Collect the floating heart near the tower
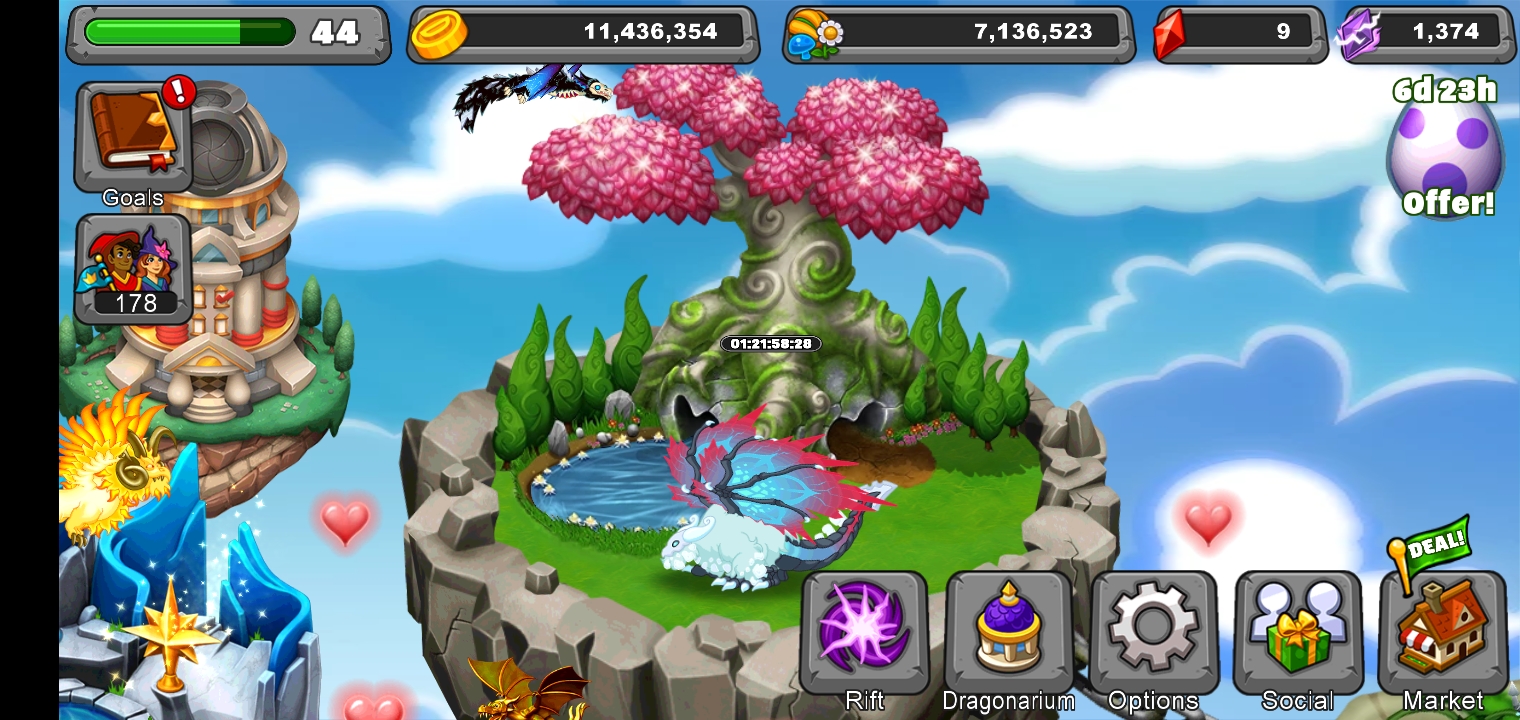 pos(345,524)
